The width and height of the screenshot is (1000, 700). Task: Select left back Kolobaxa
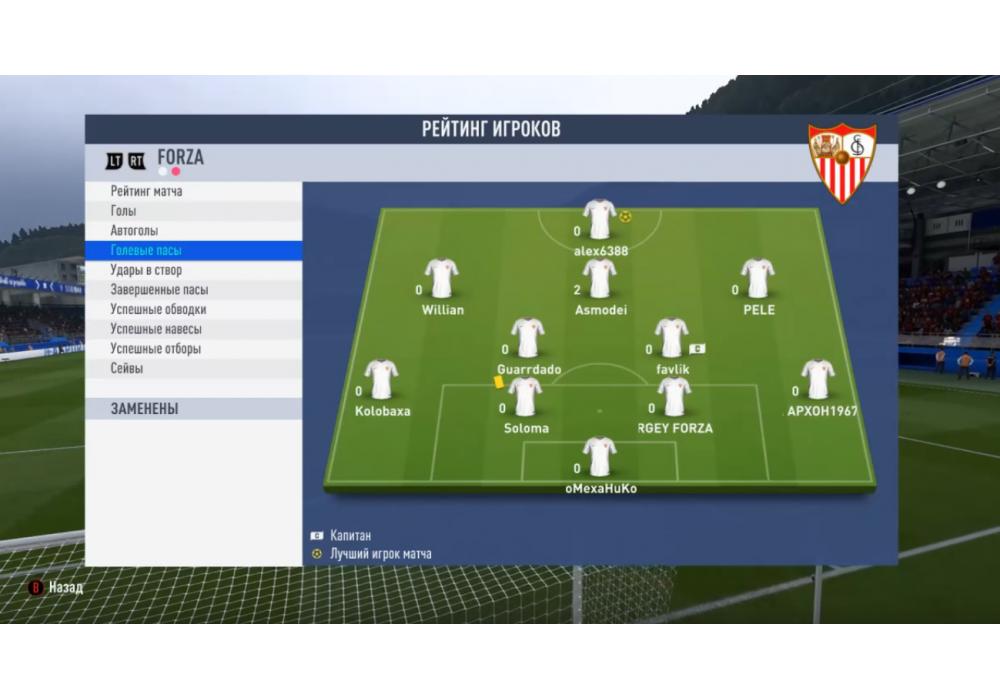(x=381, y=379)
